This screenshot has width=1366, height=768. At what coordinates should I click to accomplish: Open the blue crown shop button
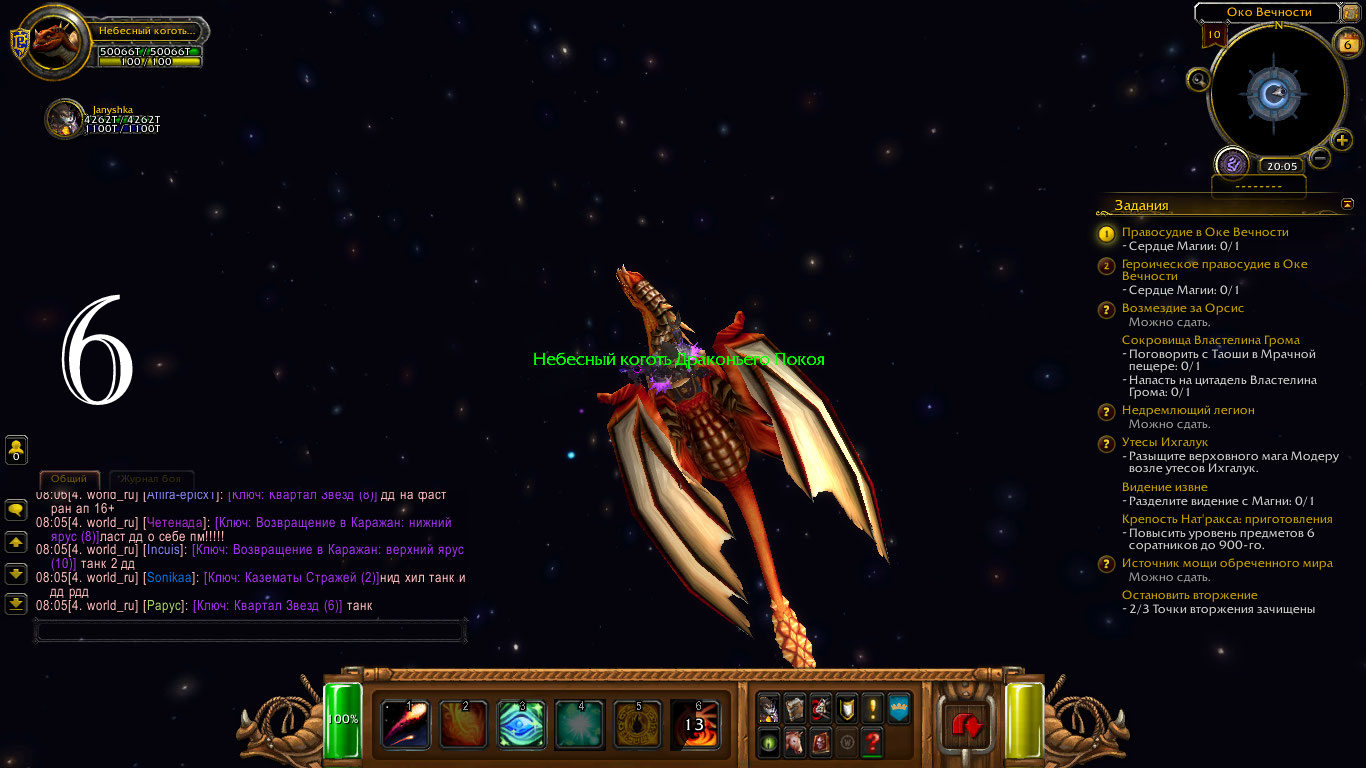(x=898, y=708)
